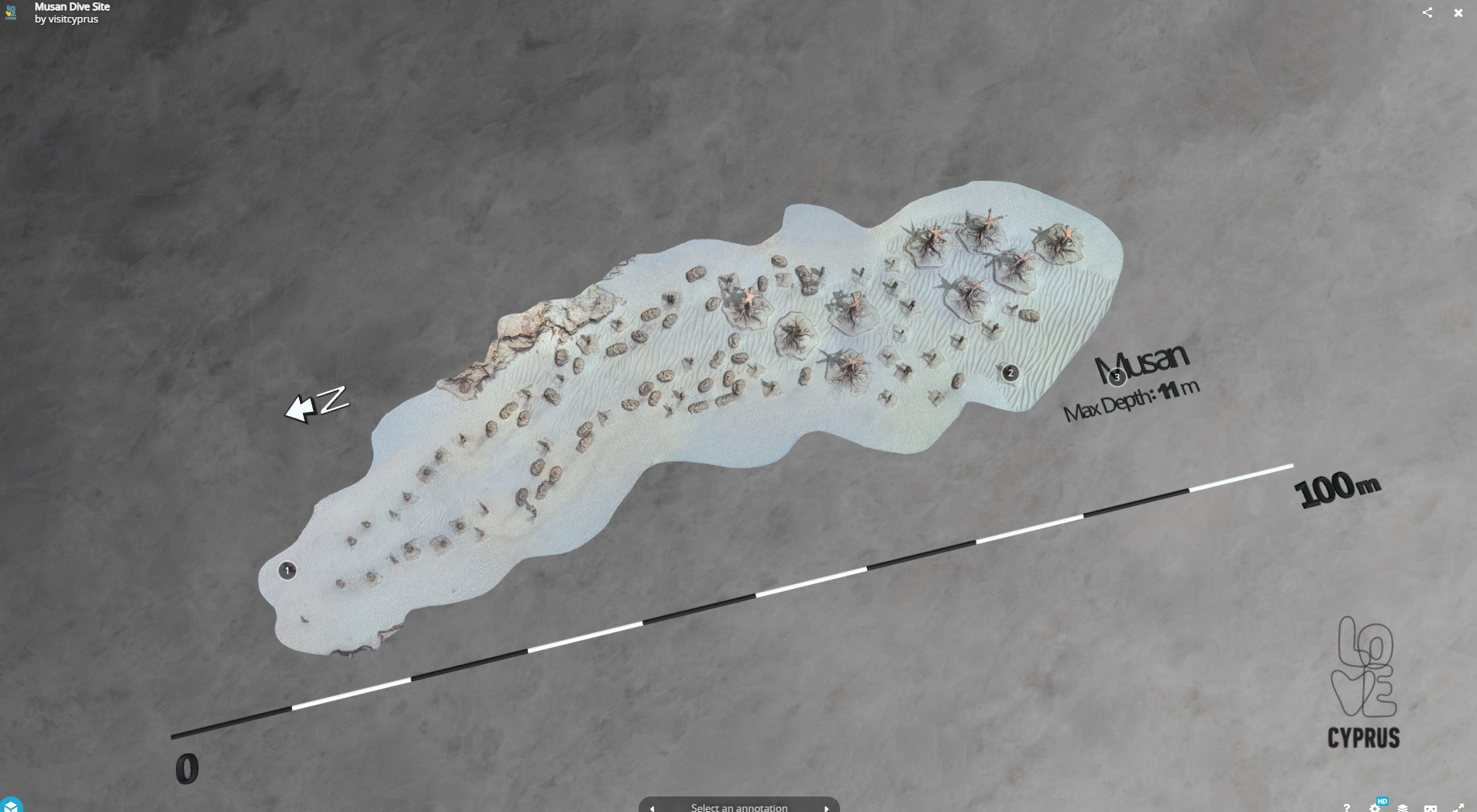Share the model via share icon
Viewport: 1477px width, 812px height.
1427,12
